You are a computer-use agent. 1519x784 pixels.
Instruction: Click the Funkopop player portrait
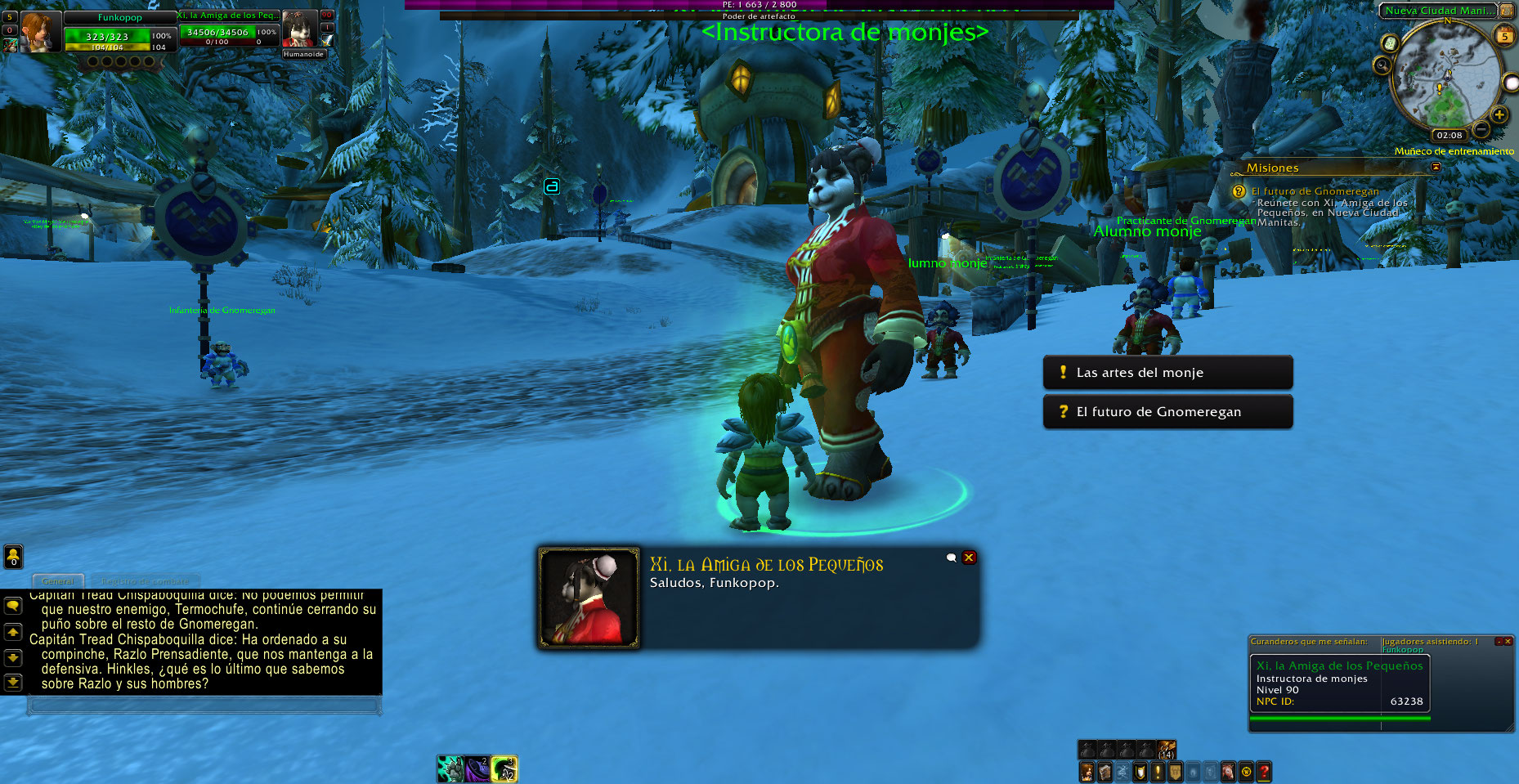tap(38, 33)
